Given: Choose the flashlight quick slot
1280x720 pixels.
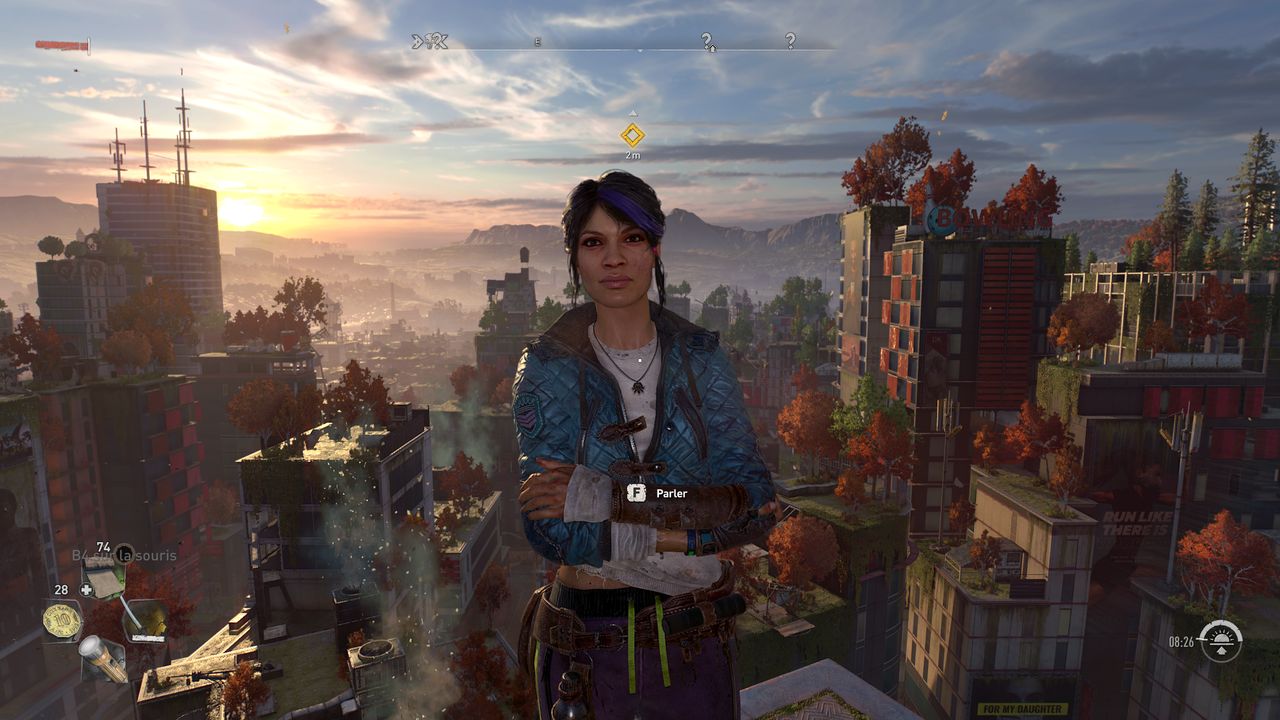Looking at the screenshot, I should [103, 659].
